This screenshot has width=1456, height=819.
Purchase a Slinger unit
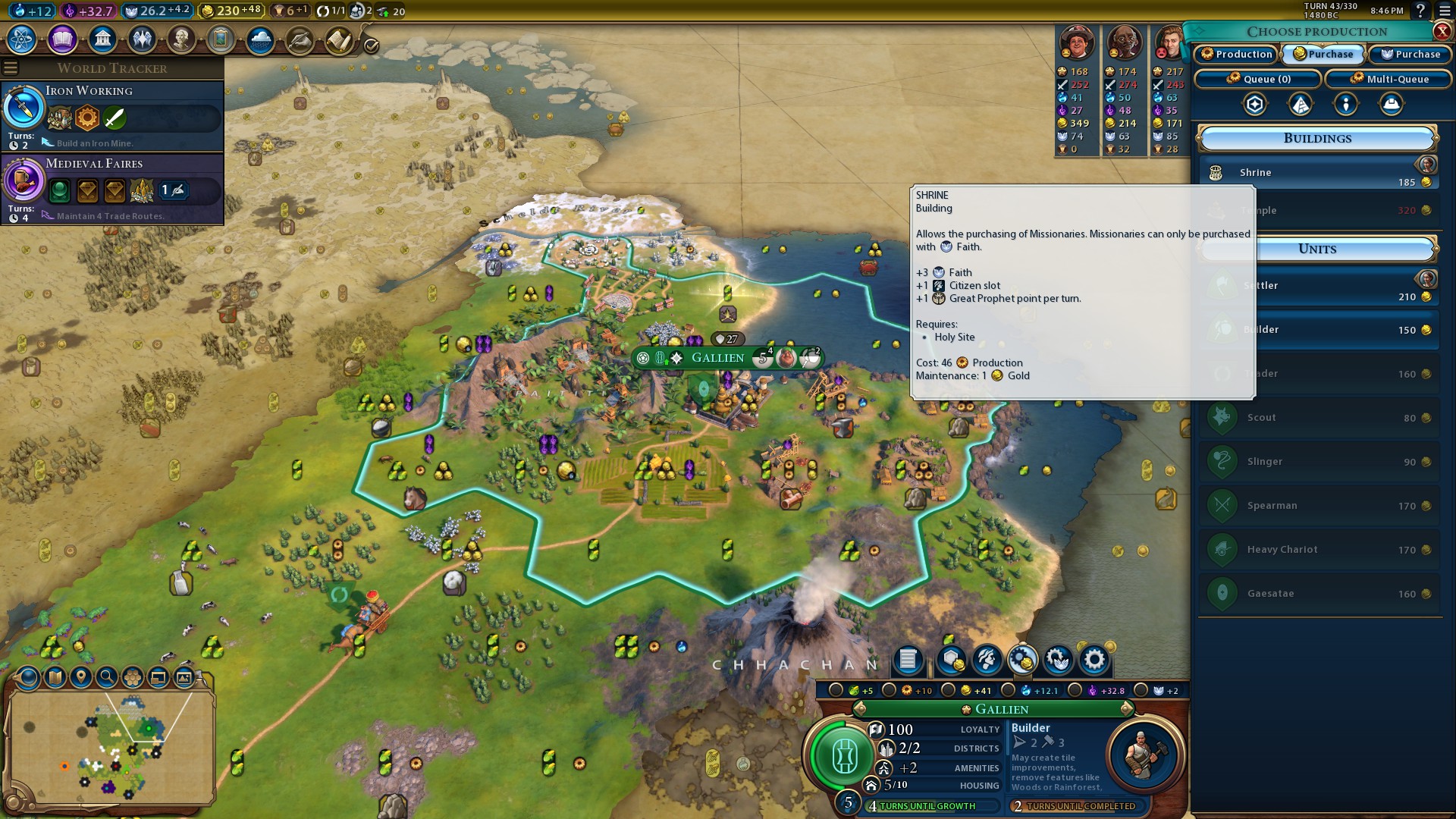coord(1318,462)
